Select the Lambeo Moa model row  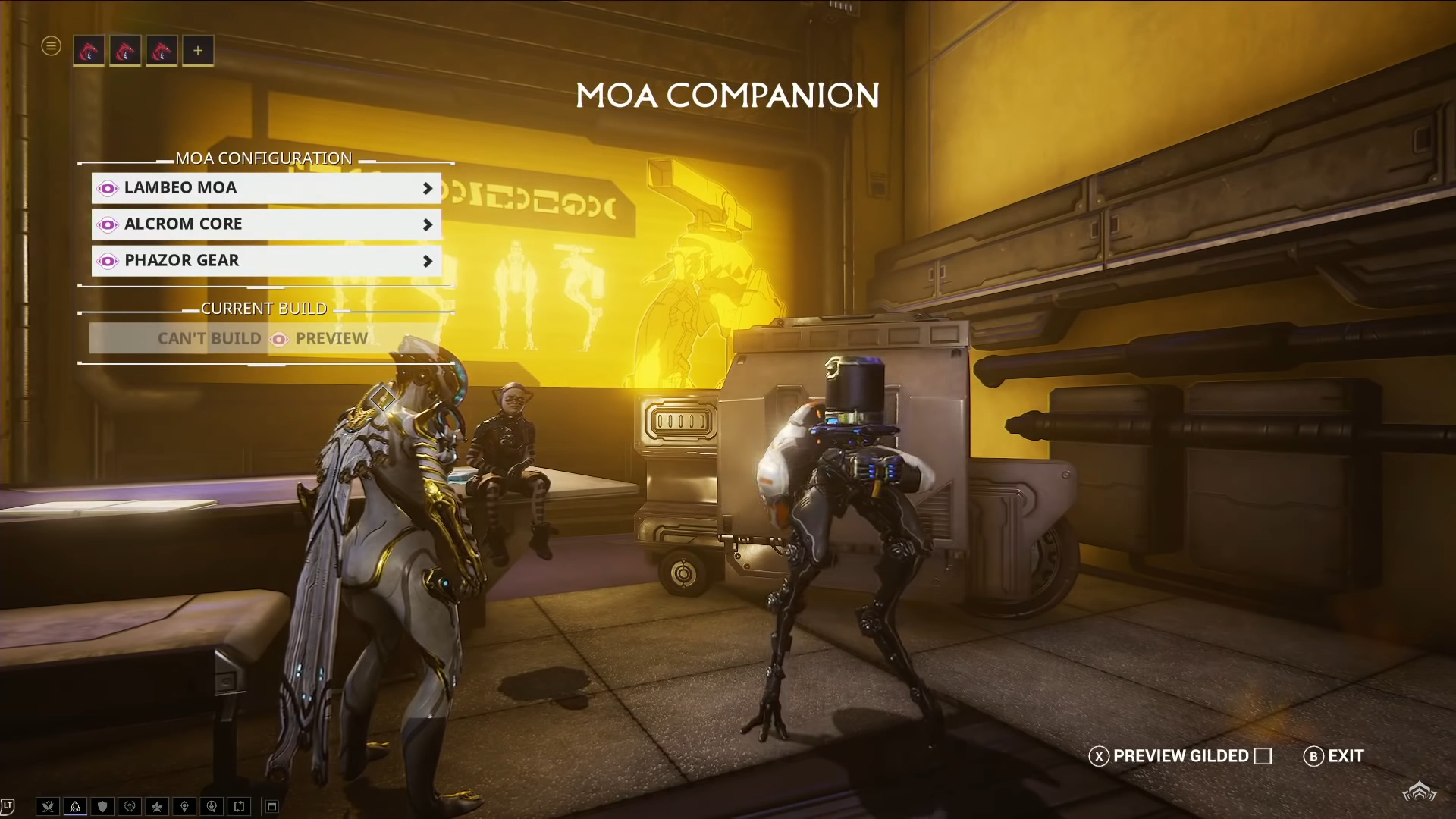coord(265,188)
